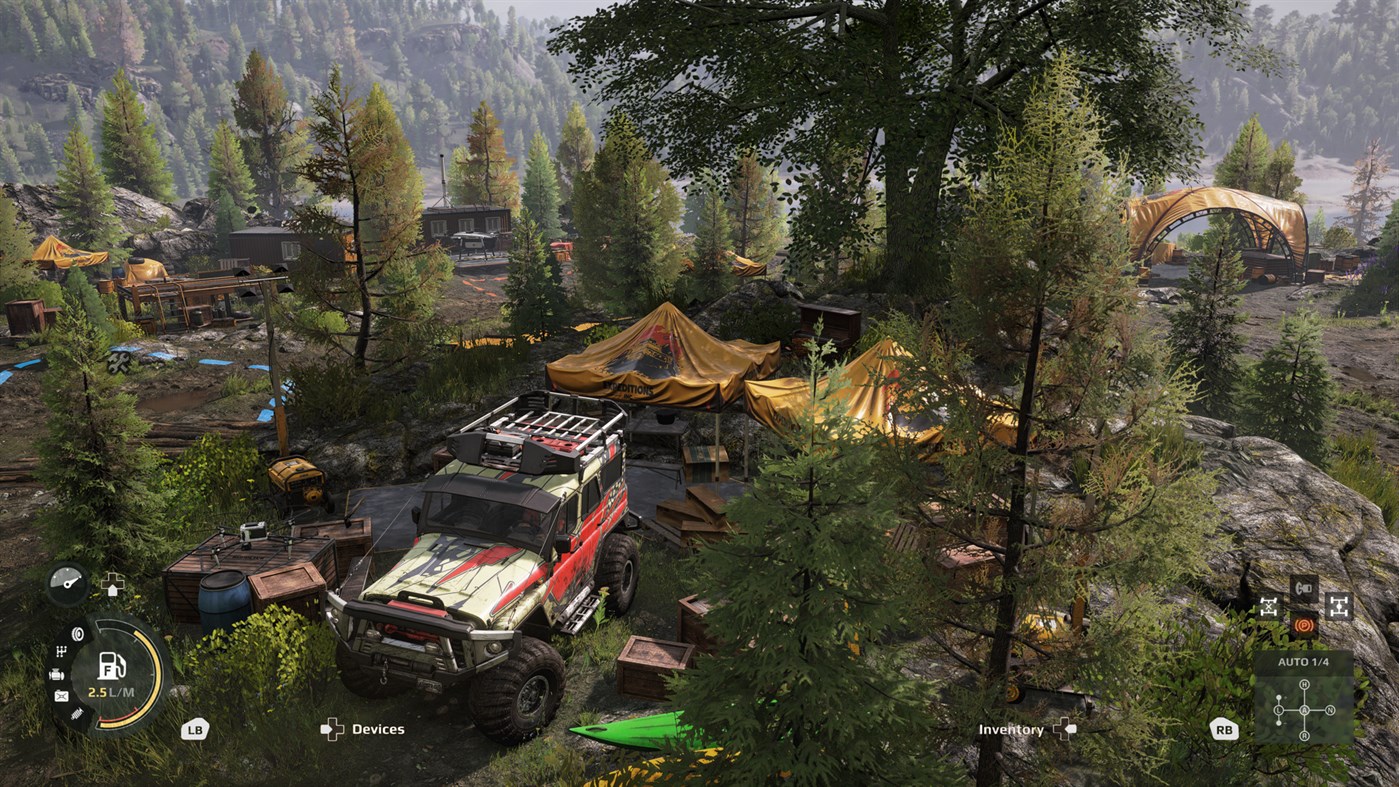Open the speedometer gauge icon
1399x787 pixels.
point(67,583)
